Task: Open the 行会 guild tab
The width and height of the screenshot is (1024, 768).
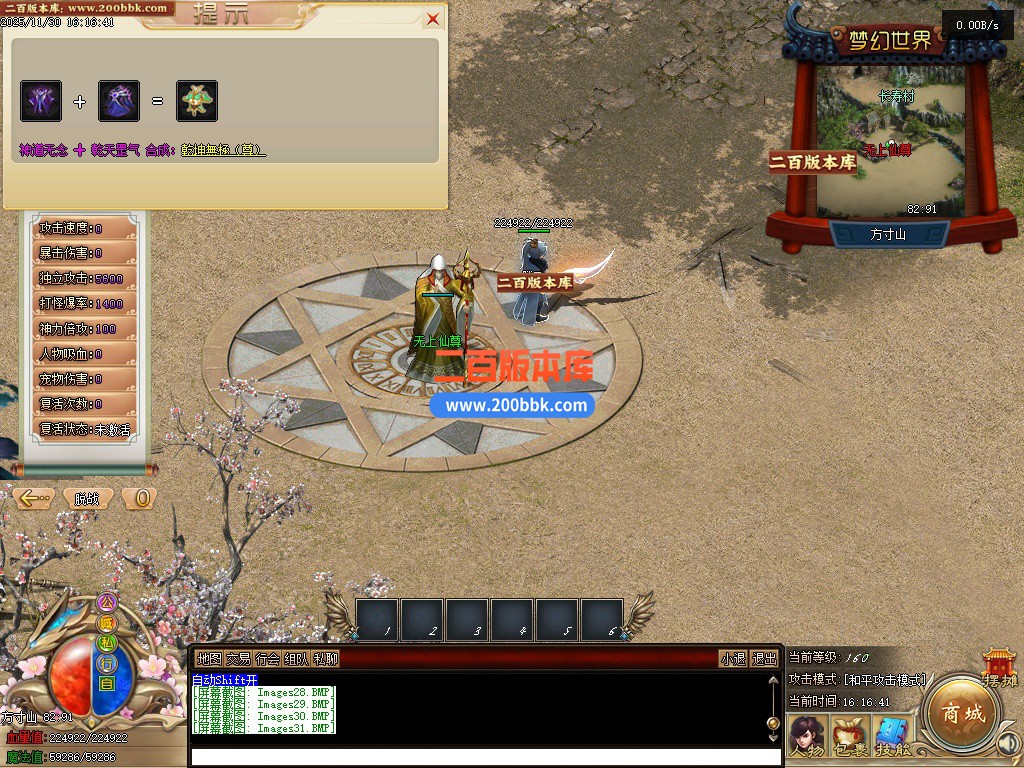Action: 267,659
